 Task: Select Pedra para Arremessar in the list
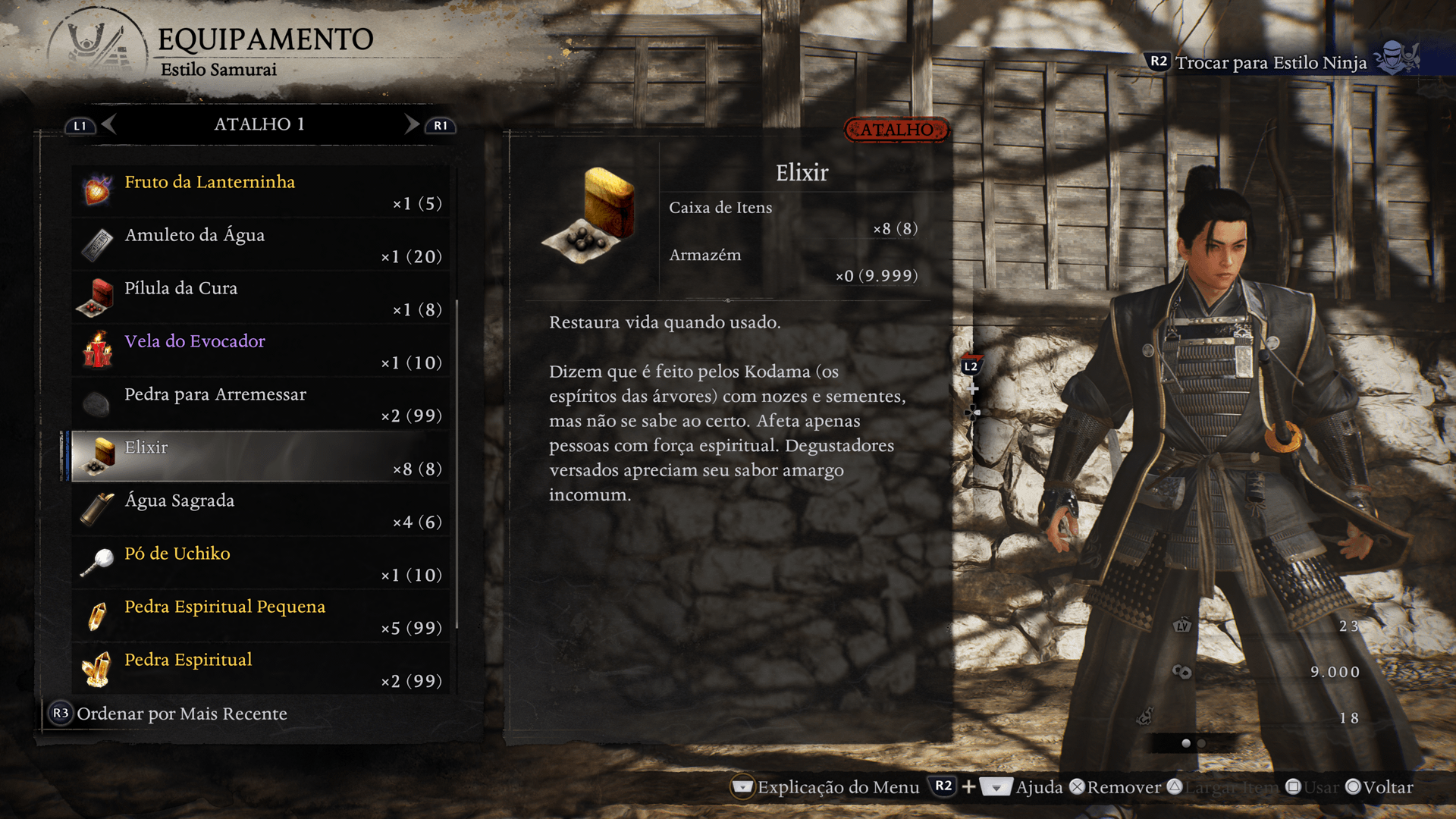click(260, 404)
